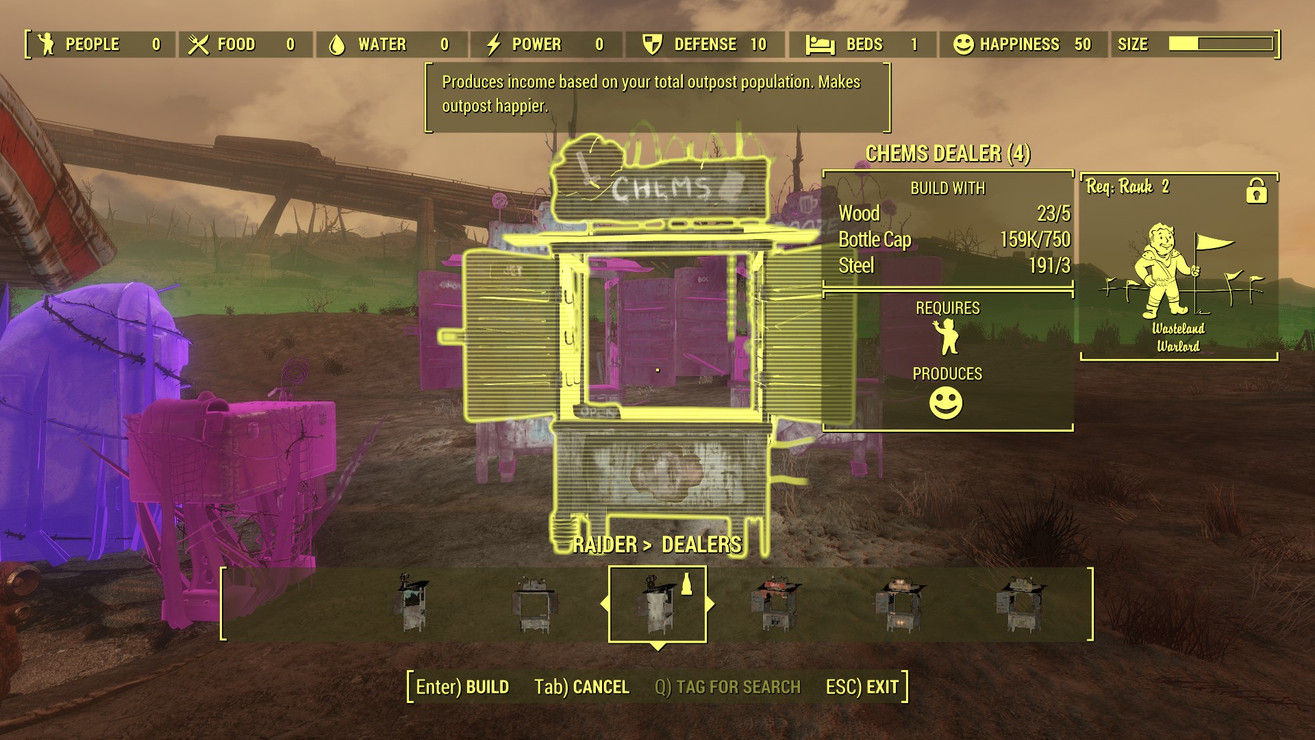Click the People counter icon
The width and height of the screenshot is (1315, 740).
44,44
